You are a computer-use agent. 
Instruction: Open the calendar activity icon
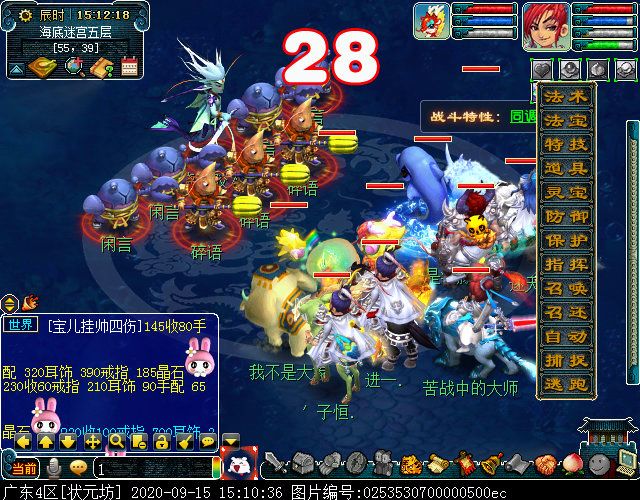pos(128,67)
